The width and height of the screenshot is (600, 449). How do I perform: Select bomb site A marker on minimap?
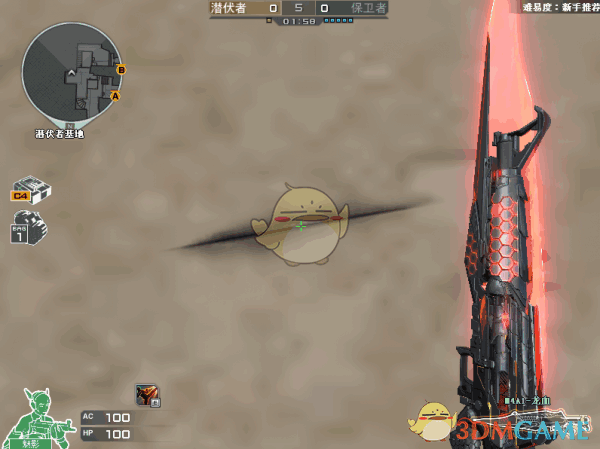point(115,96)
